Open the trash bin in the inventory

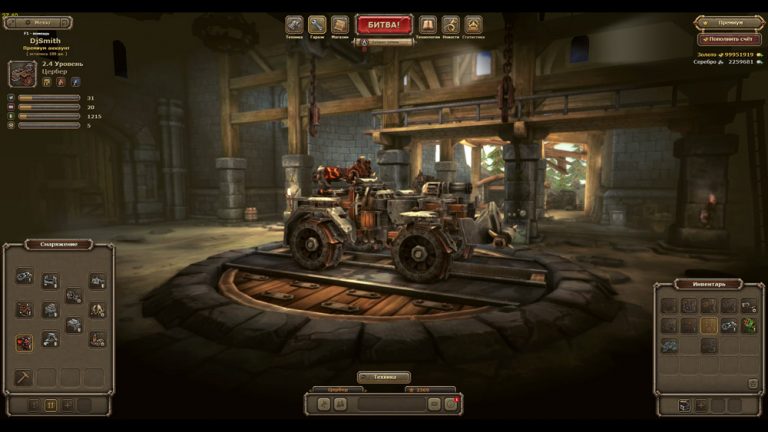pos(752,383)
